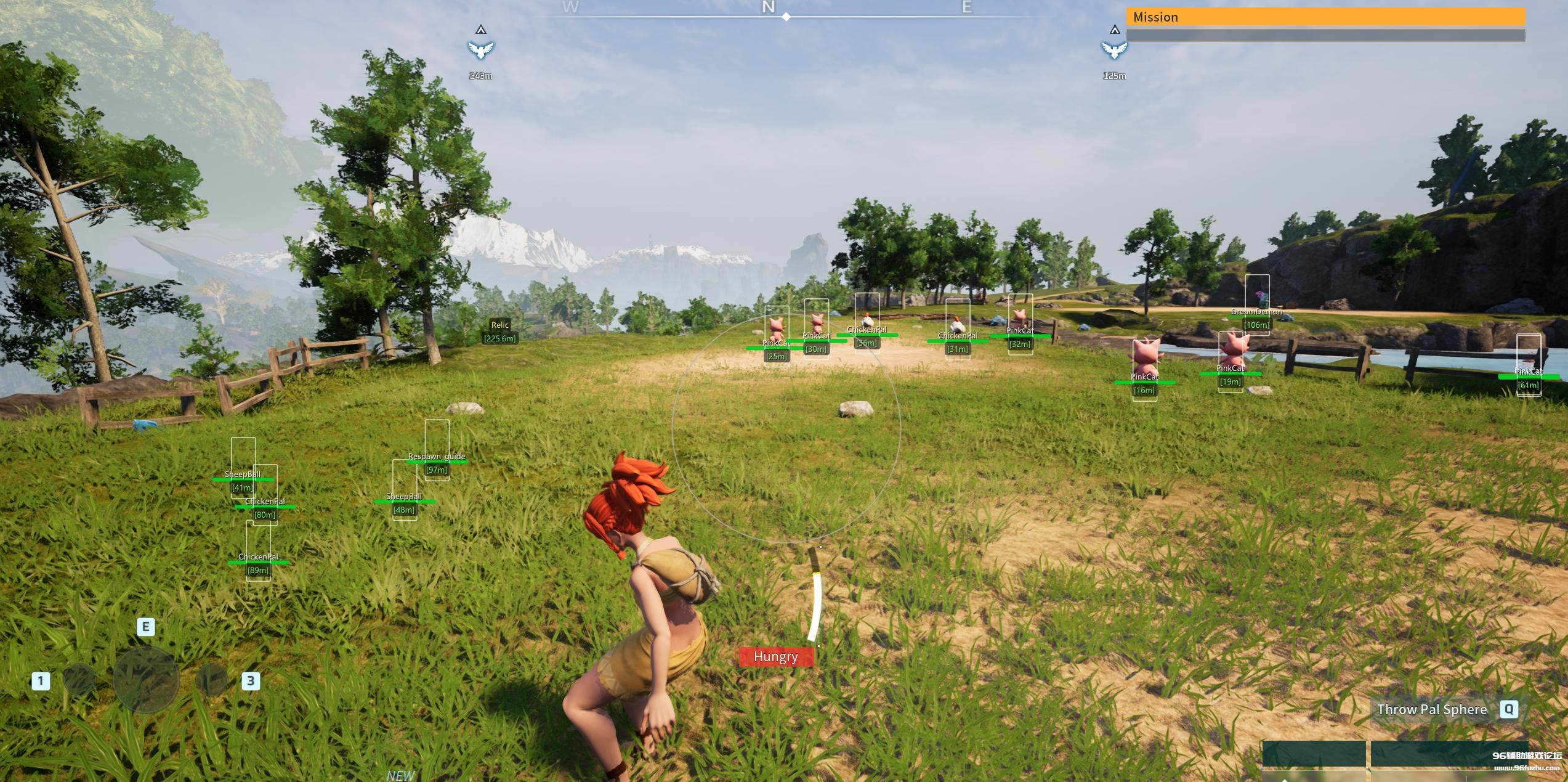Viewport: 1568px width, 782px height.
Task: Select the eagle compass marker at 243m
Action: tap(480, 49)
